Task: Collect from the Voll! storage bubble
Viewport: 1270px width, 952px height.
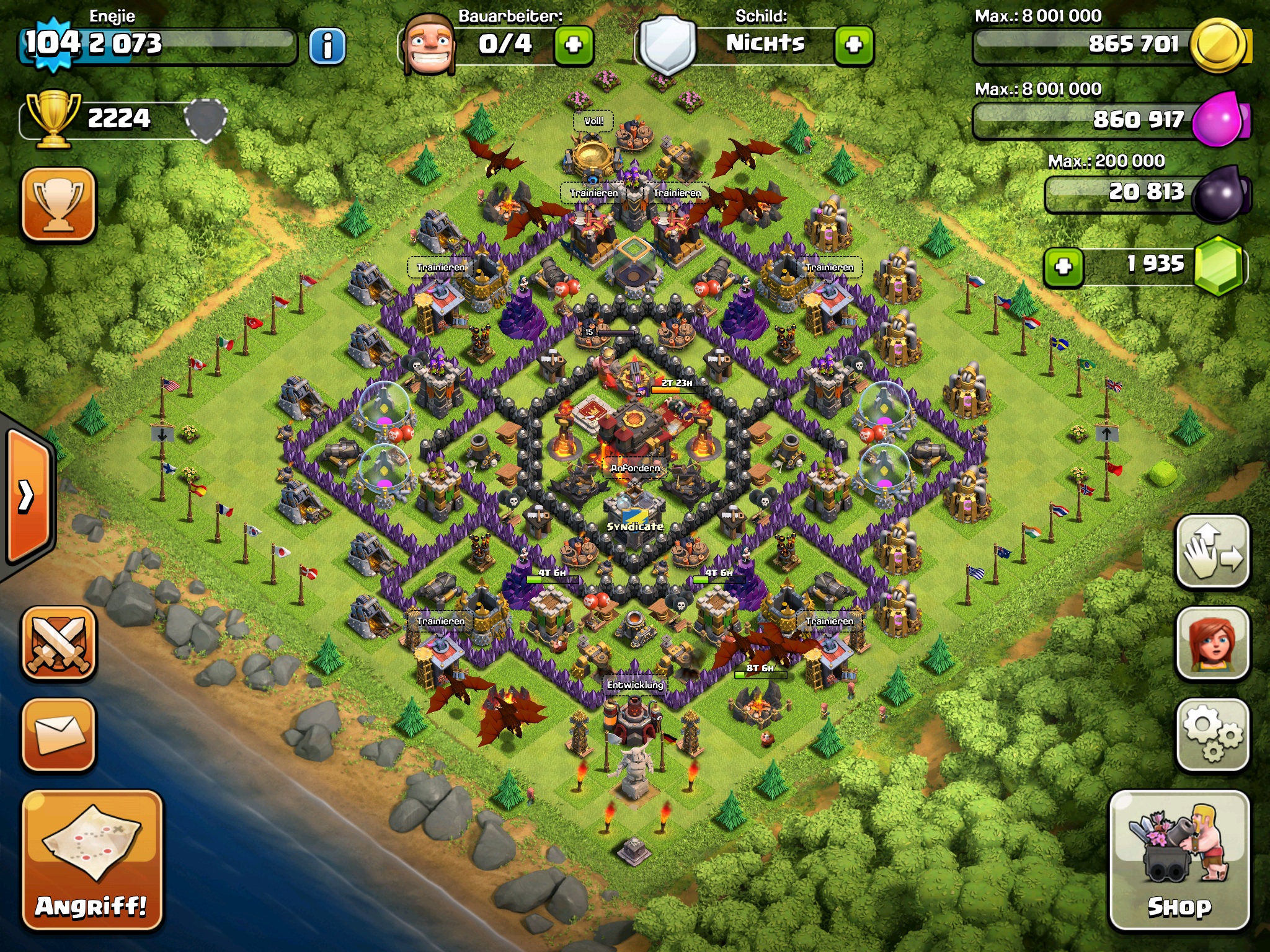Action: click(593, 121)
